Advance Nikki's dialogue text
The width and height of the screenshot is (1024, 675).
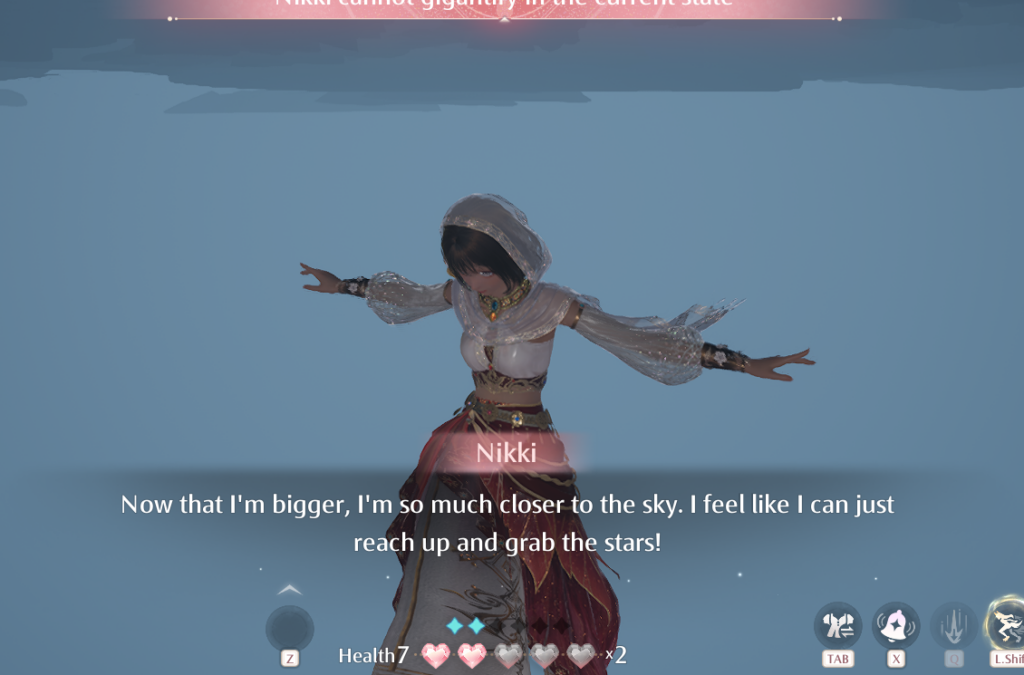(x=507, y=523)
